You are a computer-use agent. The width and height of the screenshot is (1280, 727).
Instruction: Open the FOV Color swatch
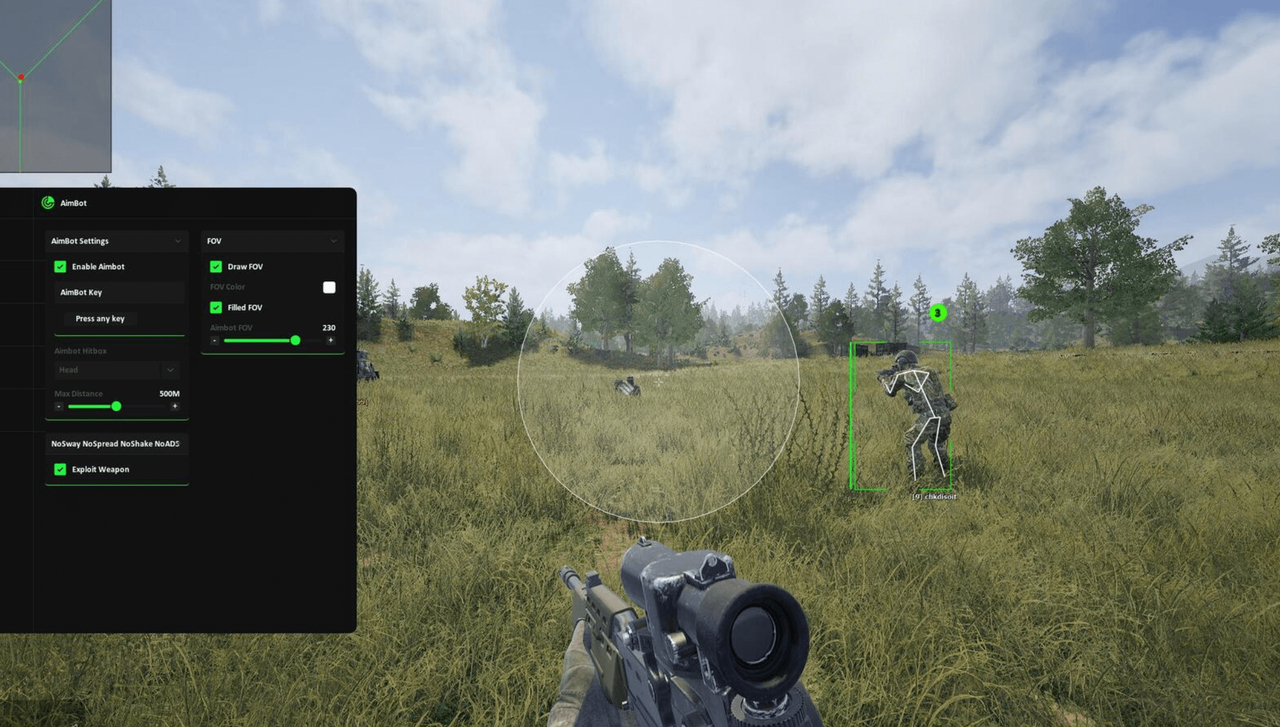pos(329,287)
